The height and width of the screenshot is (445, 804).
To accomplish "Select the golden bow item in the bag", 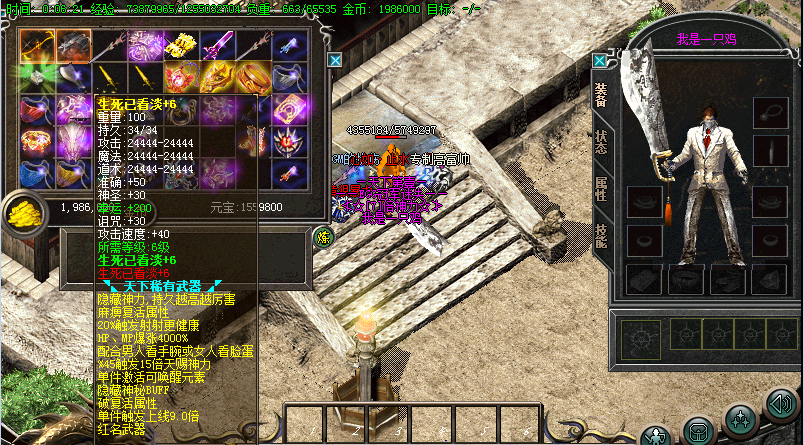I will [36, 44].
